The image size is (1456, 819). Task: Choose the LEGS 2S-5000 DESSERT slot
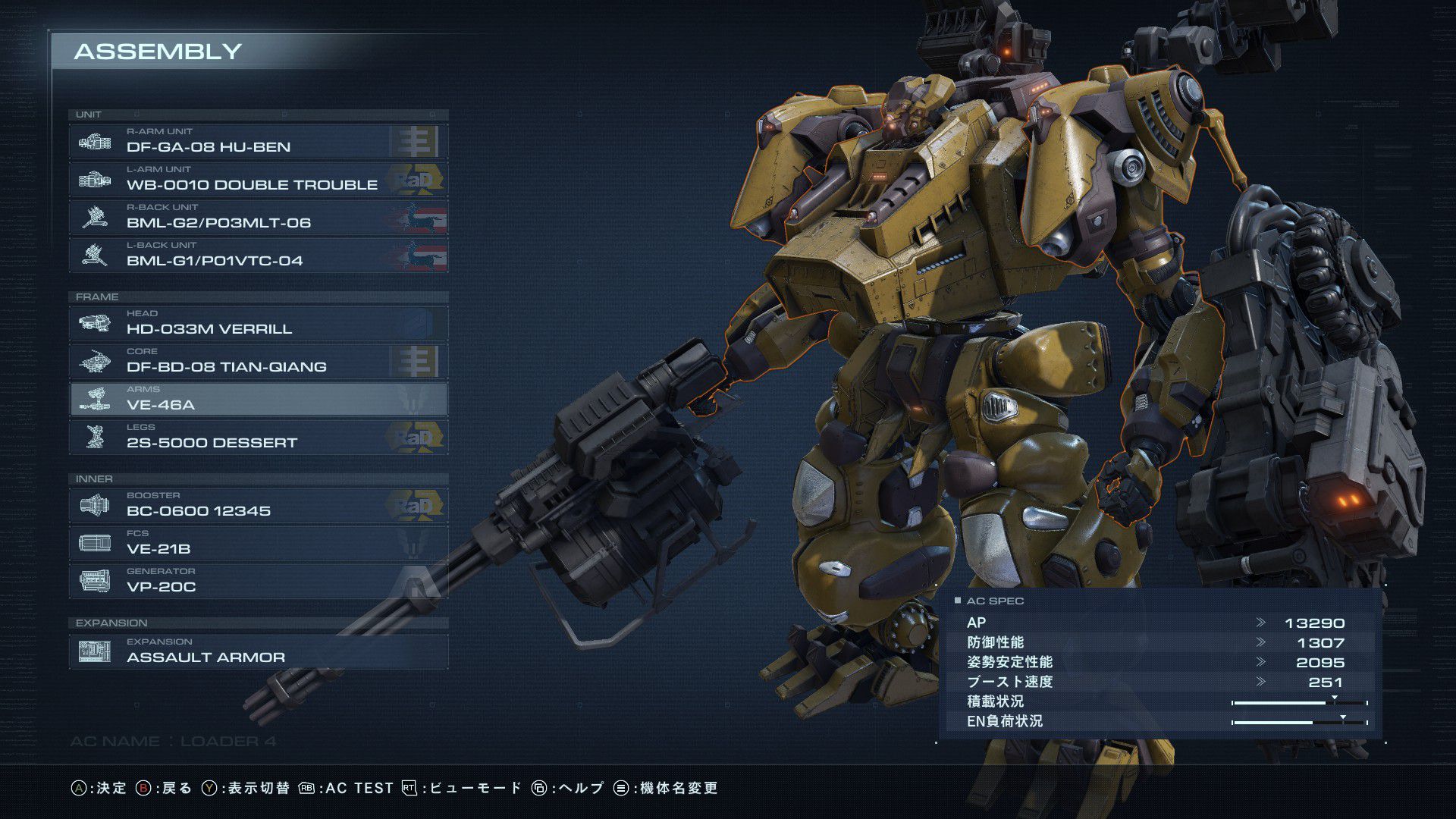pos(258,437)
